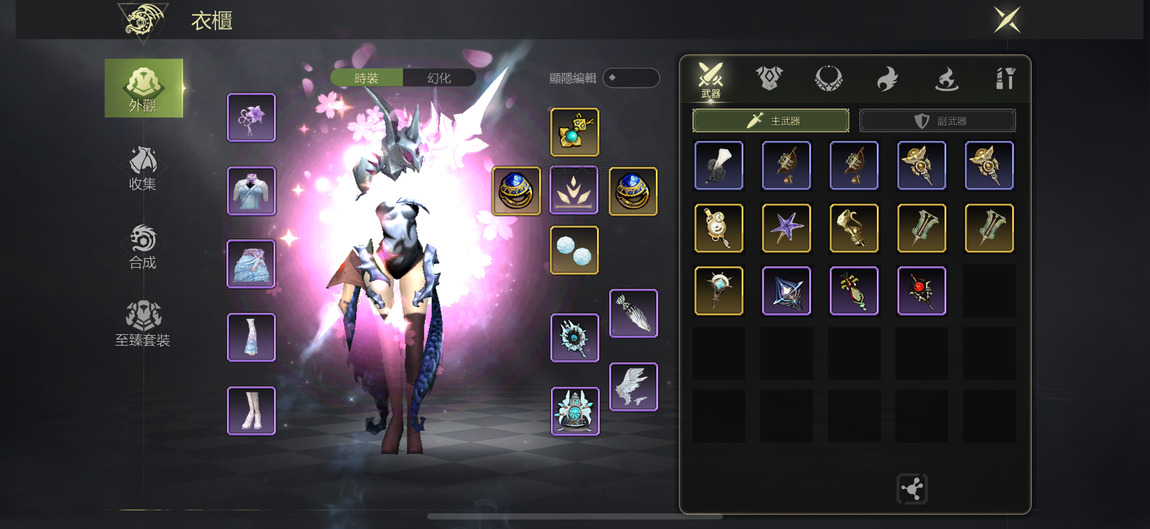Open the makeup brush category tab
Screen dimensions: 1150x529
point(1005,78)
